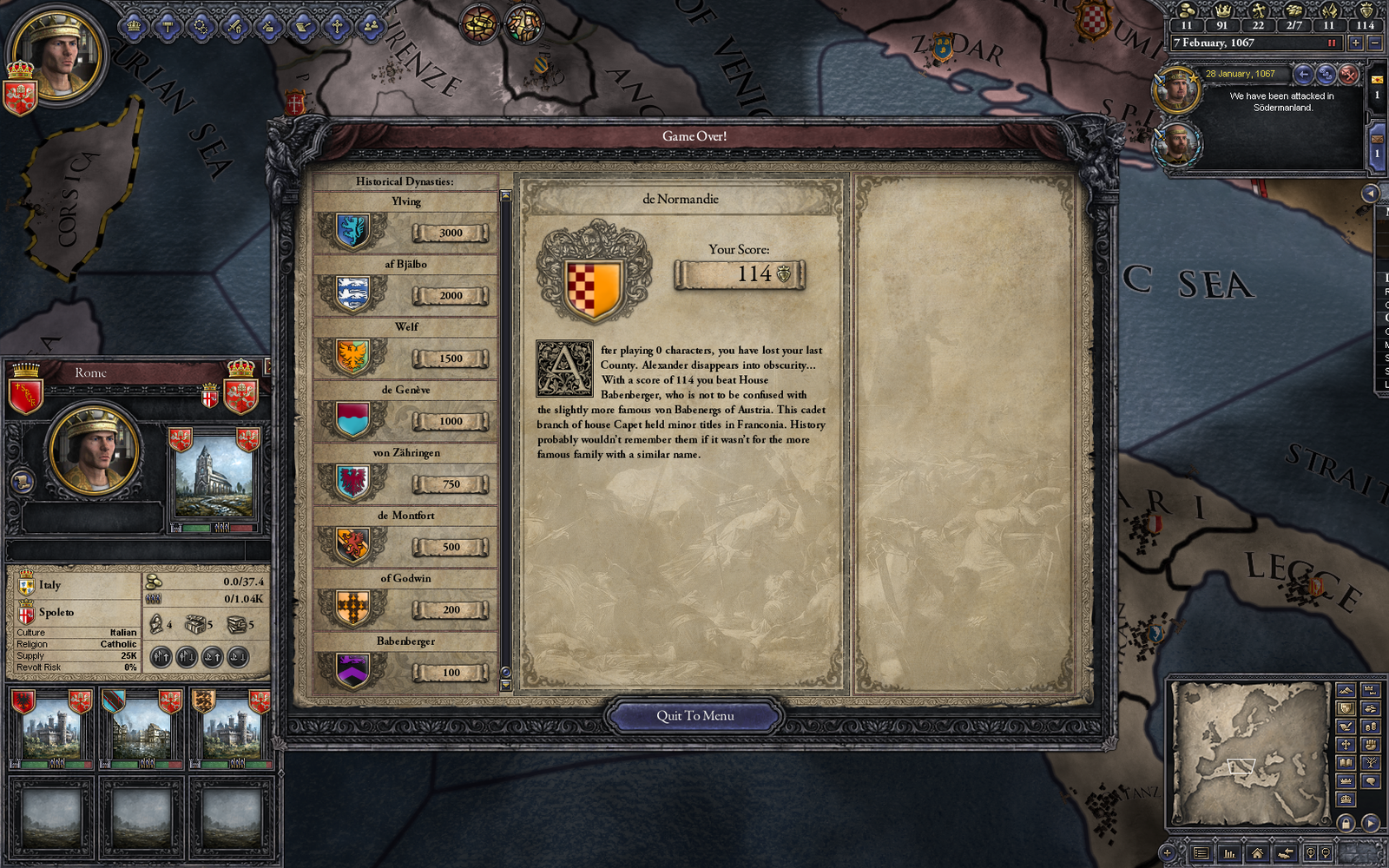The width and height of the screenshot is (1389, 868).
Task: Select the economy map mode coins icon
Action: click(1369, 727)
